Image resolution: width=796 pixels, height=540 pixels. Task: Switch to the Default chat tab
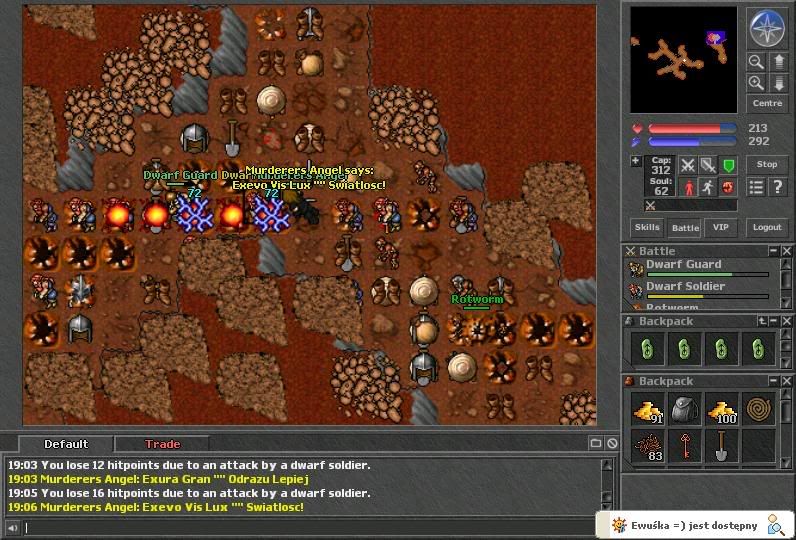click(66, 444)
